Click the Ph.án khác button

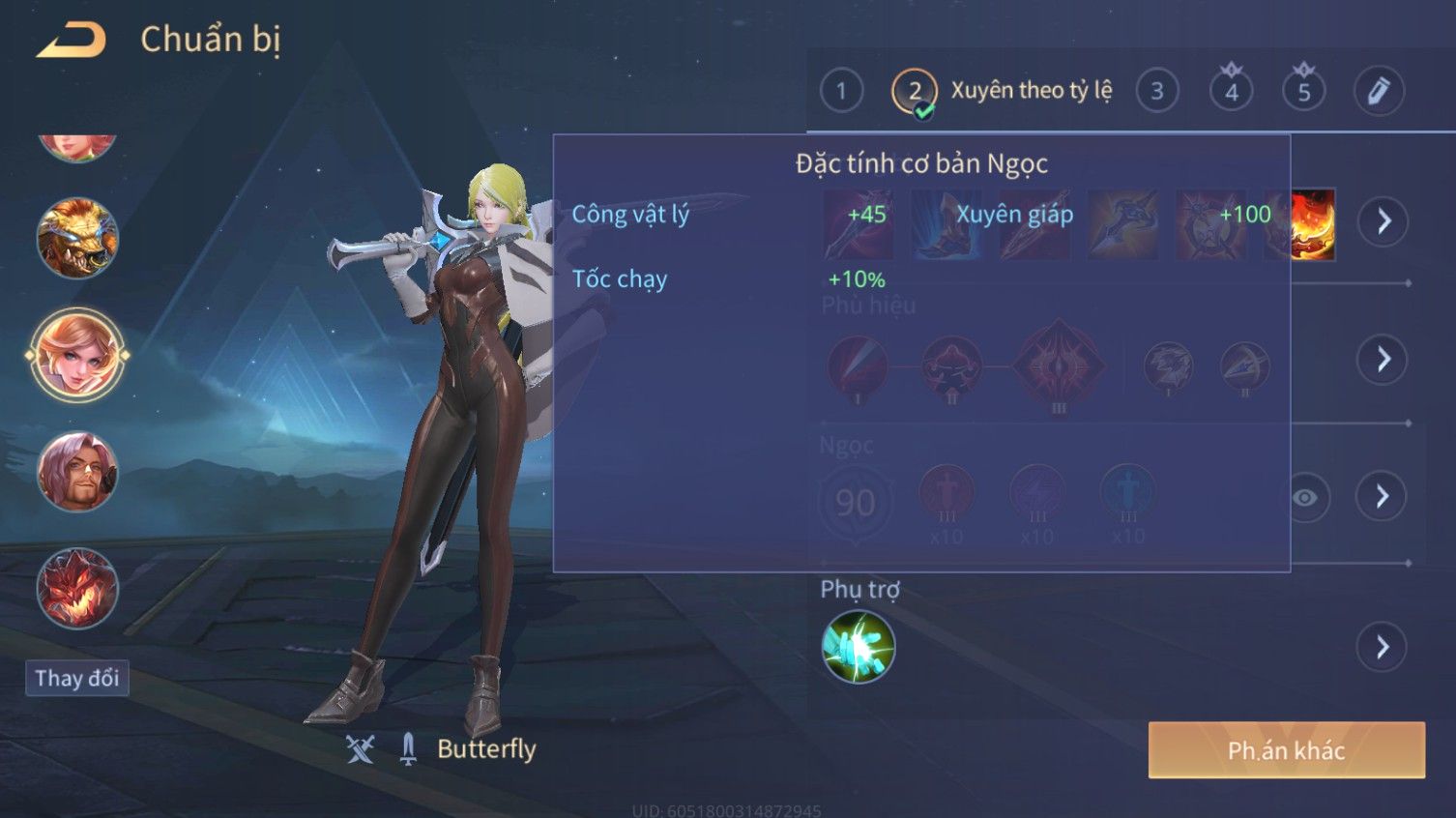(x=1286, y=750)
